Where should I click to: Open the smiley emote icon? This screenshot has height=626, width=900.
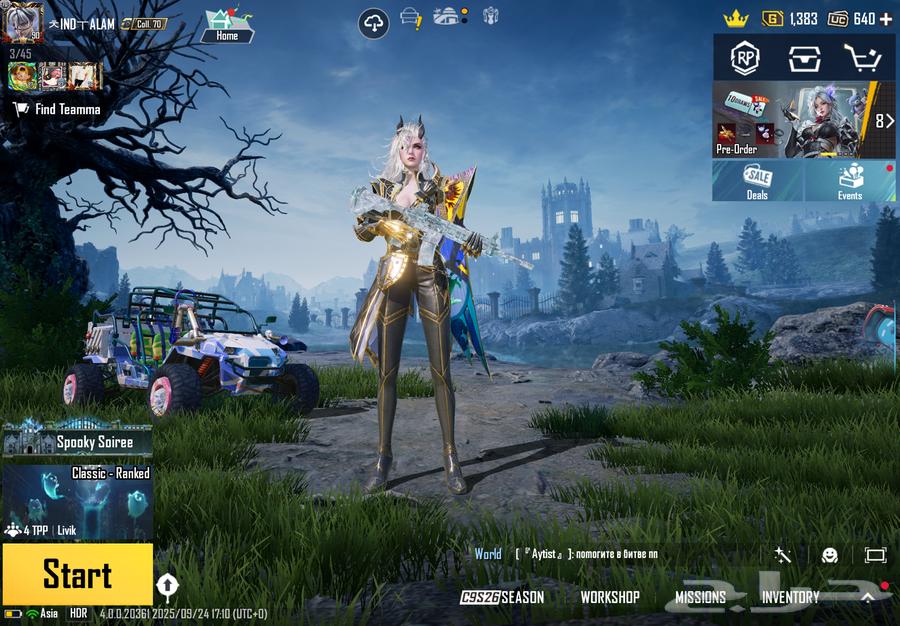coord(830,555)
